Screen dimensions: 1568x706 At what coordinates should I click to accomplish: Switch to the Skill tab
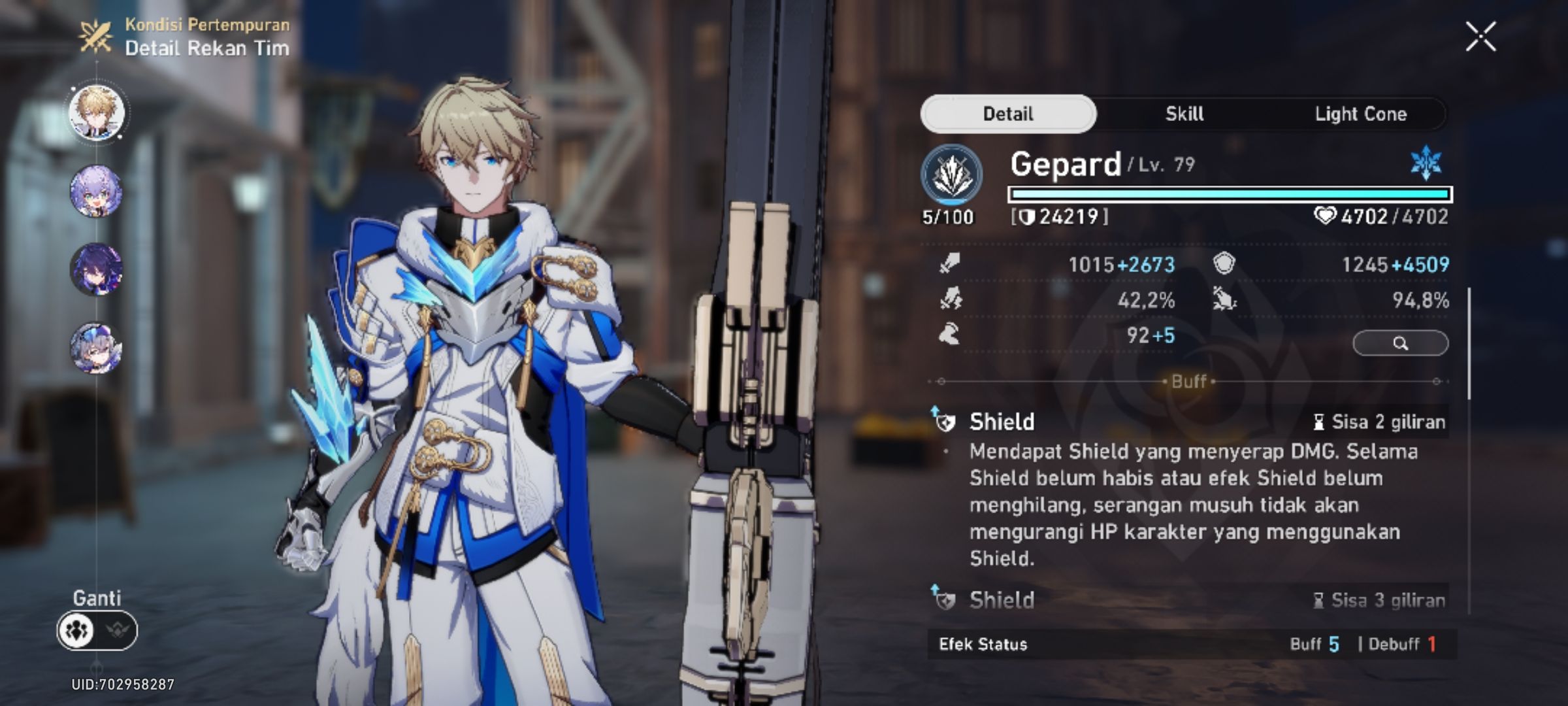point(1183,113)
